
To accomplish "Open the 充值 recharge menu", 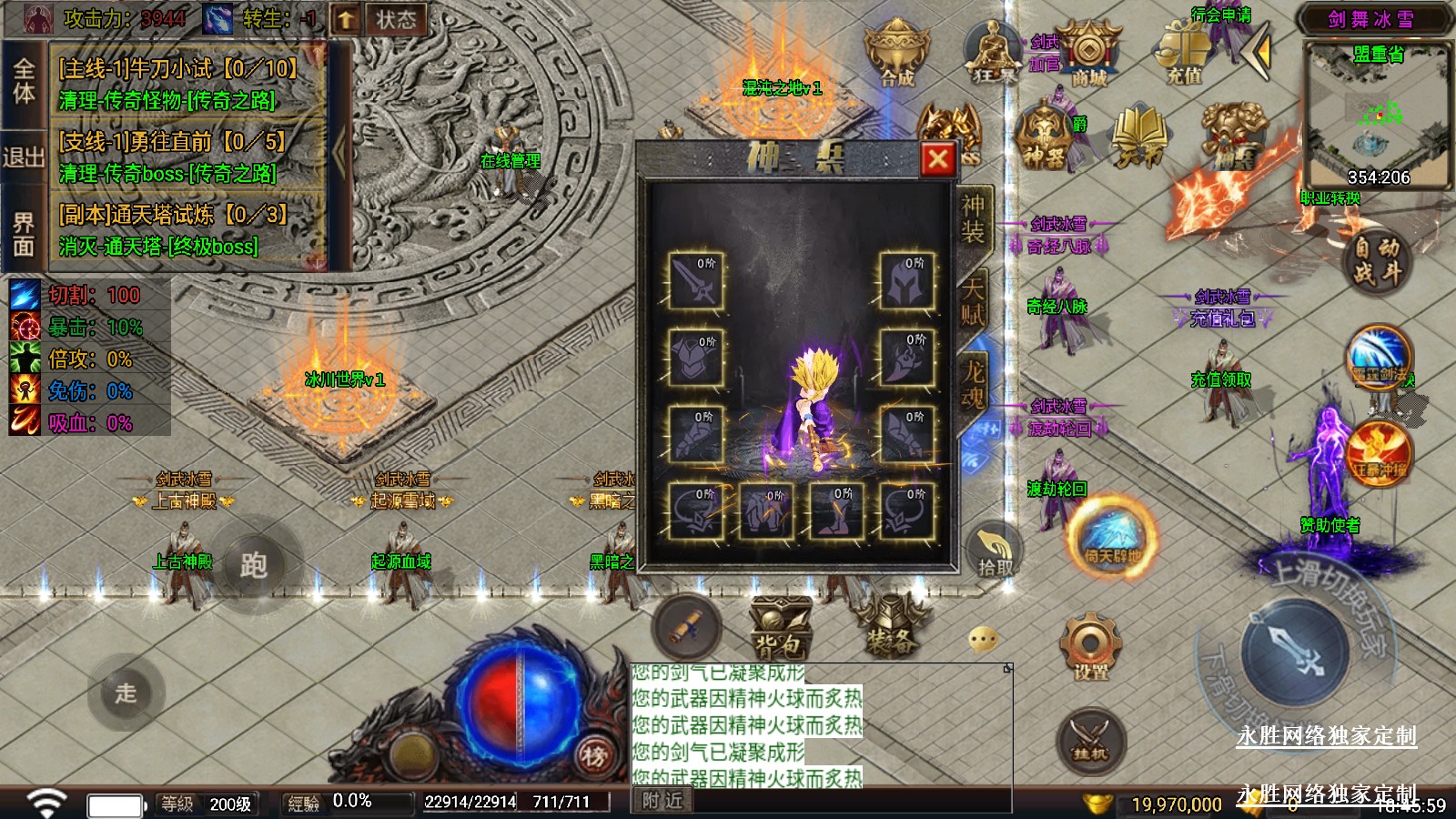I will (1184, 54).
